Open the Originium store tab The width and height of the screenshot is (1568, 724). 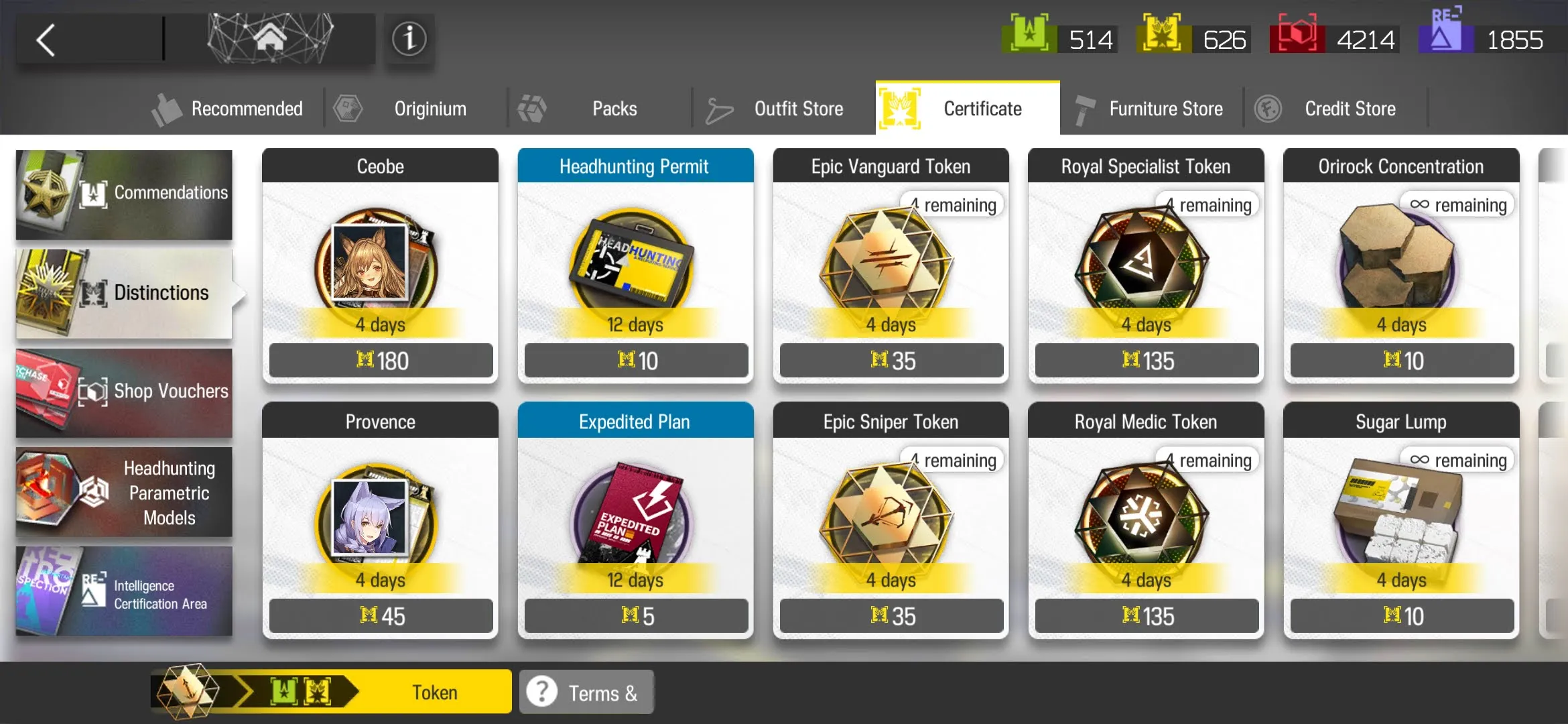[x=415, y=109]
